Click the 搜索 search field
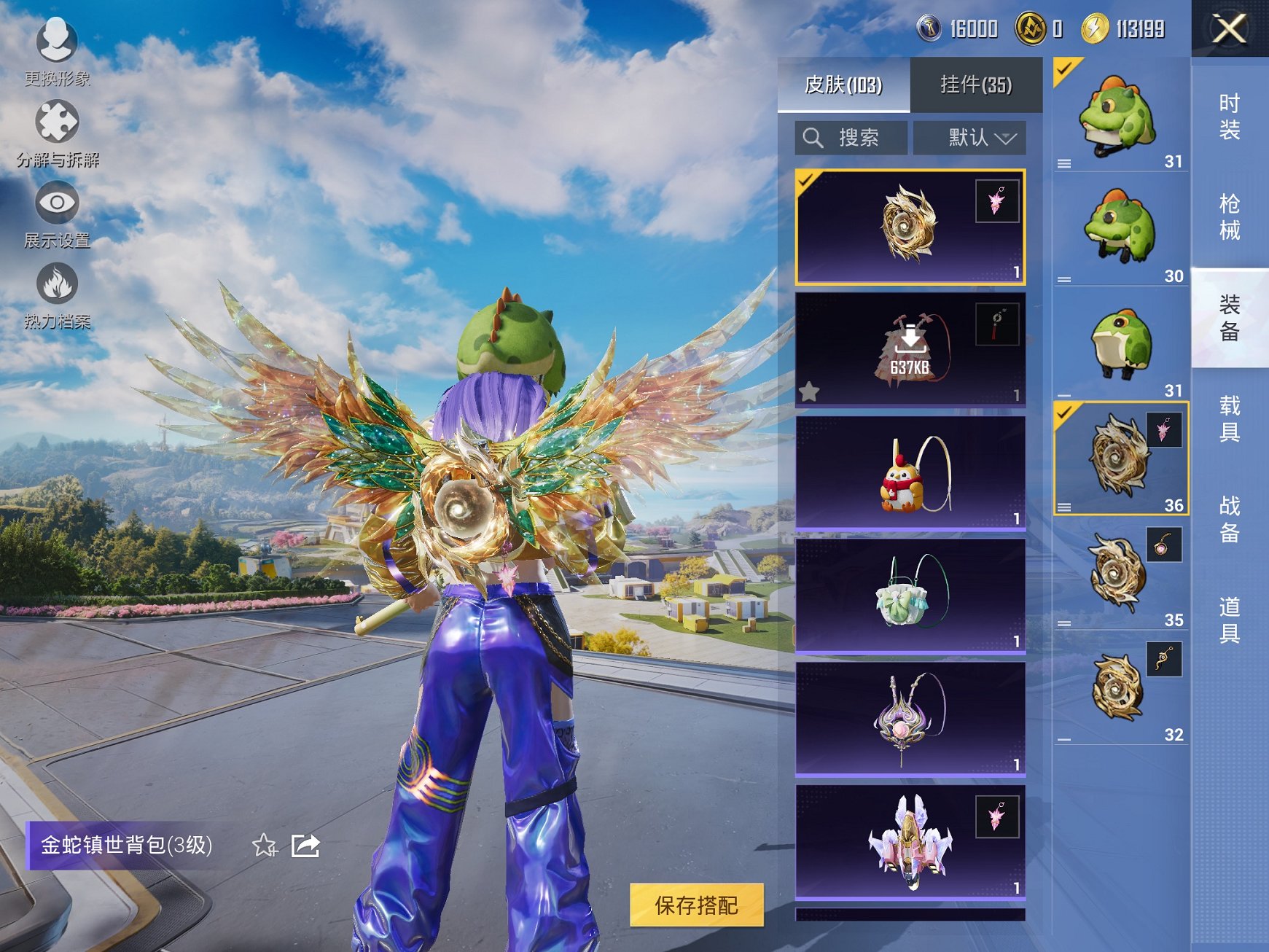The height and width of the screenshot is (952, 1269). click(851, 138)
